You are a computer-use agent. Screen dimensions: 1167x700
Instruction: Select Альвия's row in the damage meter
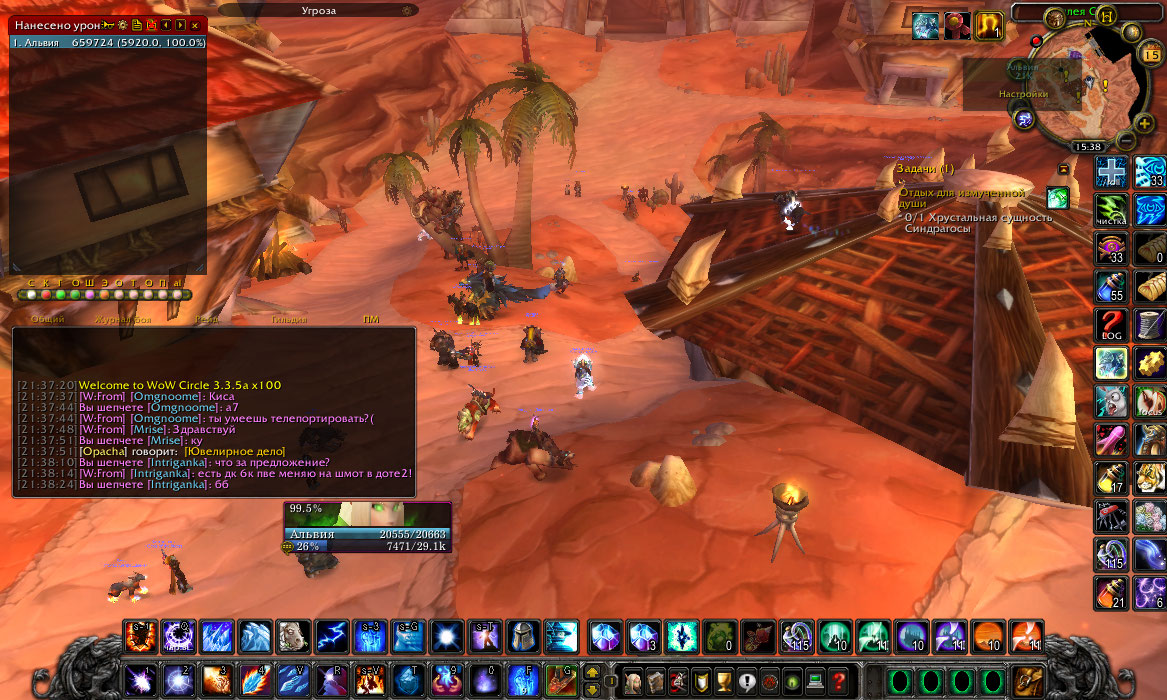pyautogui.click(x=108, y=43)
